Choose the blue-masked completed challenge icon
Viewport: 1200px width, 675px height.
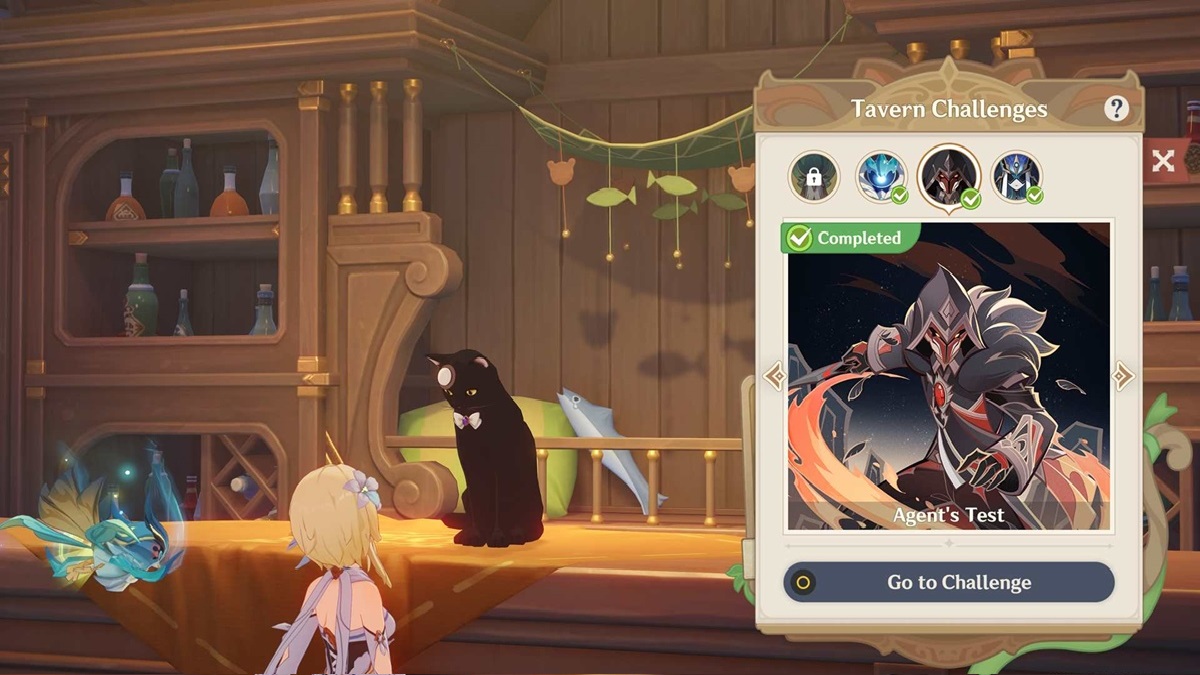[882, 177]
